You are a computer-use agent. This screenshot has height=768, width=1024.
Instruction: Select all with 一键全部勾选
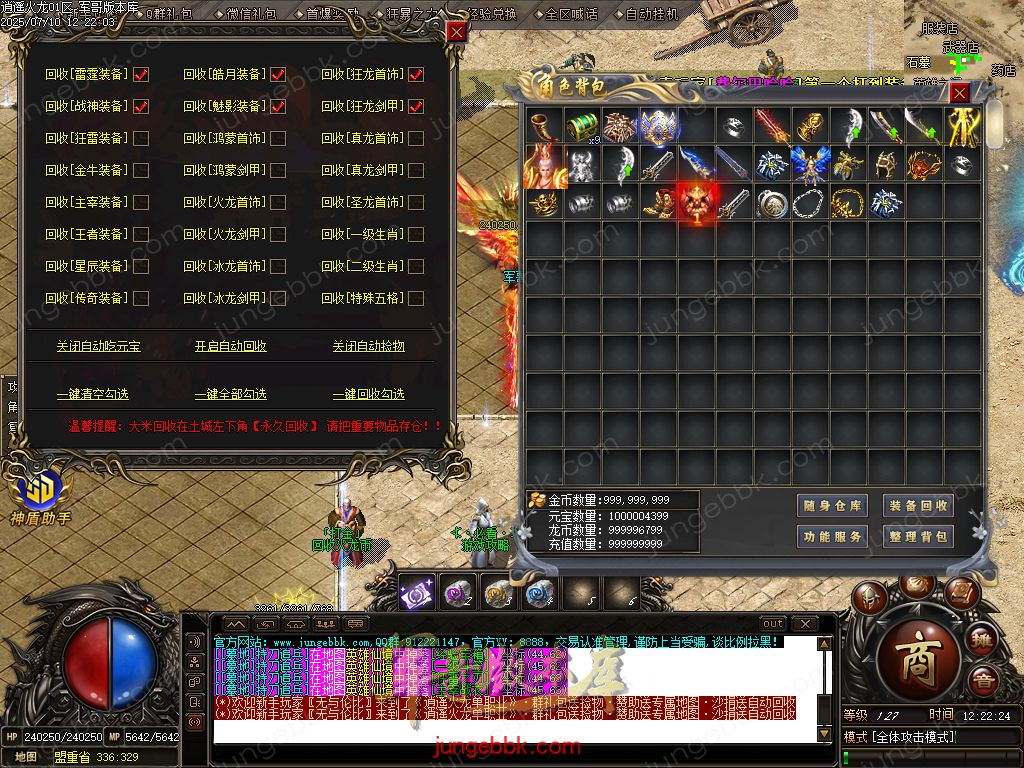[x=231, y=394]
